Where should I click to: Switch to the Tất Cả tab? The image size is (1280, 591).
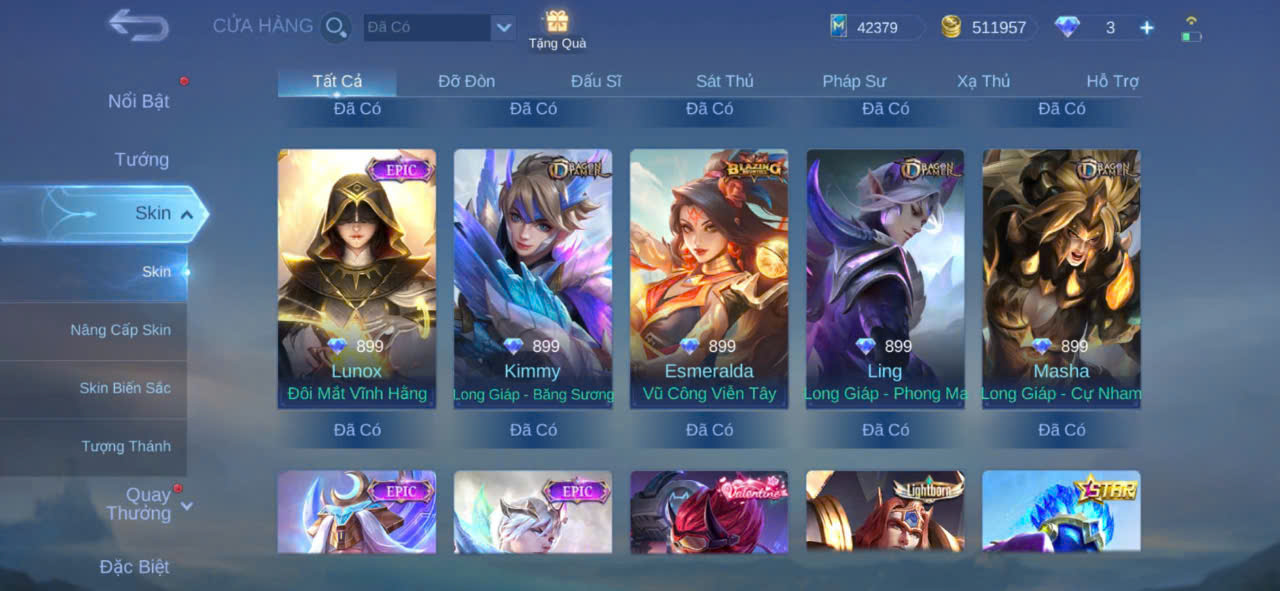tap(337, 81)
